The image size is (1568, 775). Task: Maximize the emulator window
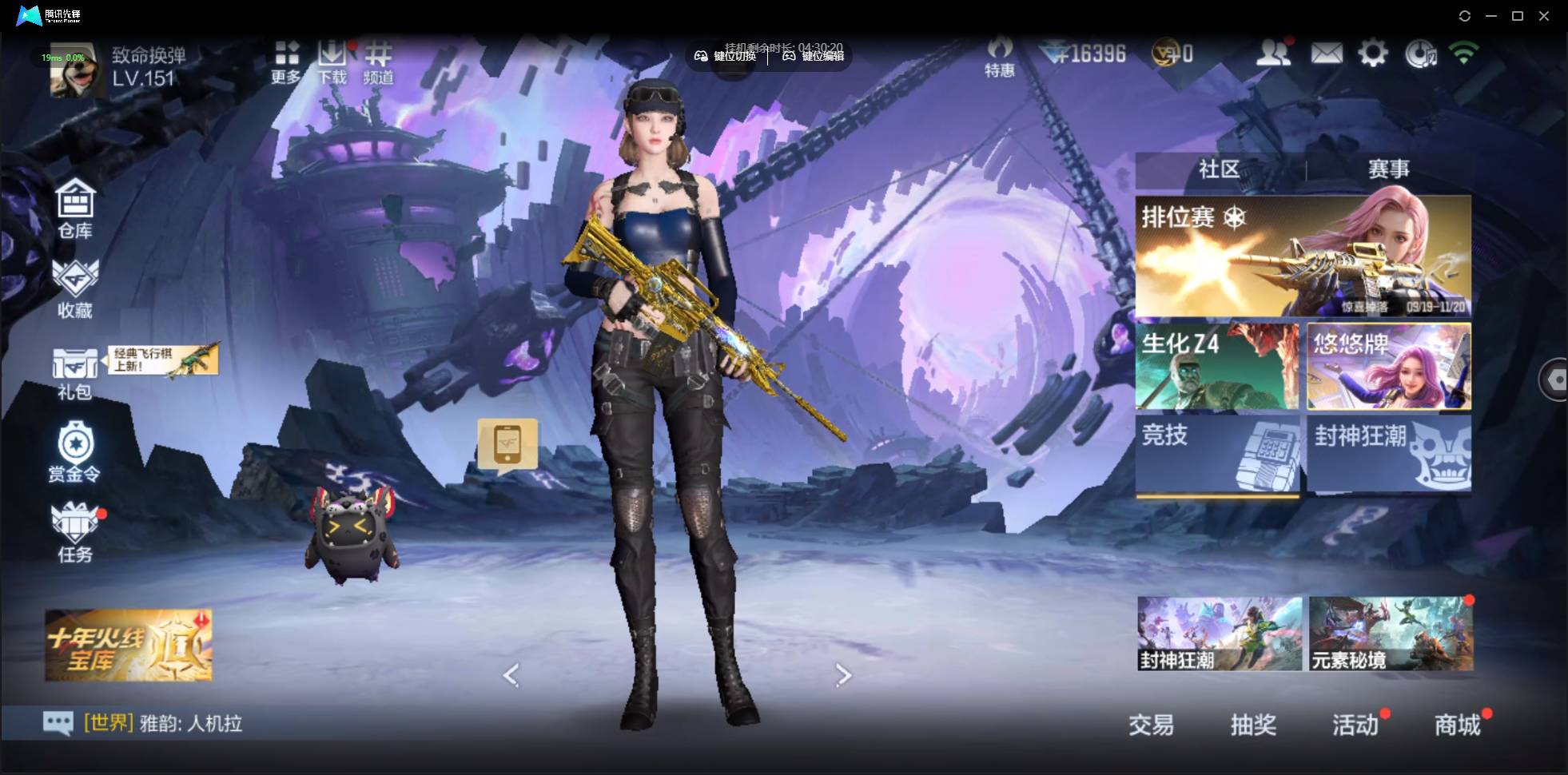point(1518,16)
